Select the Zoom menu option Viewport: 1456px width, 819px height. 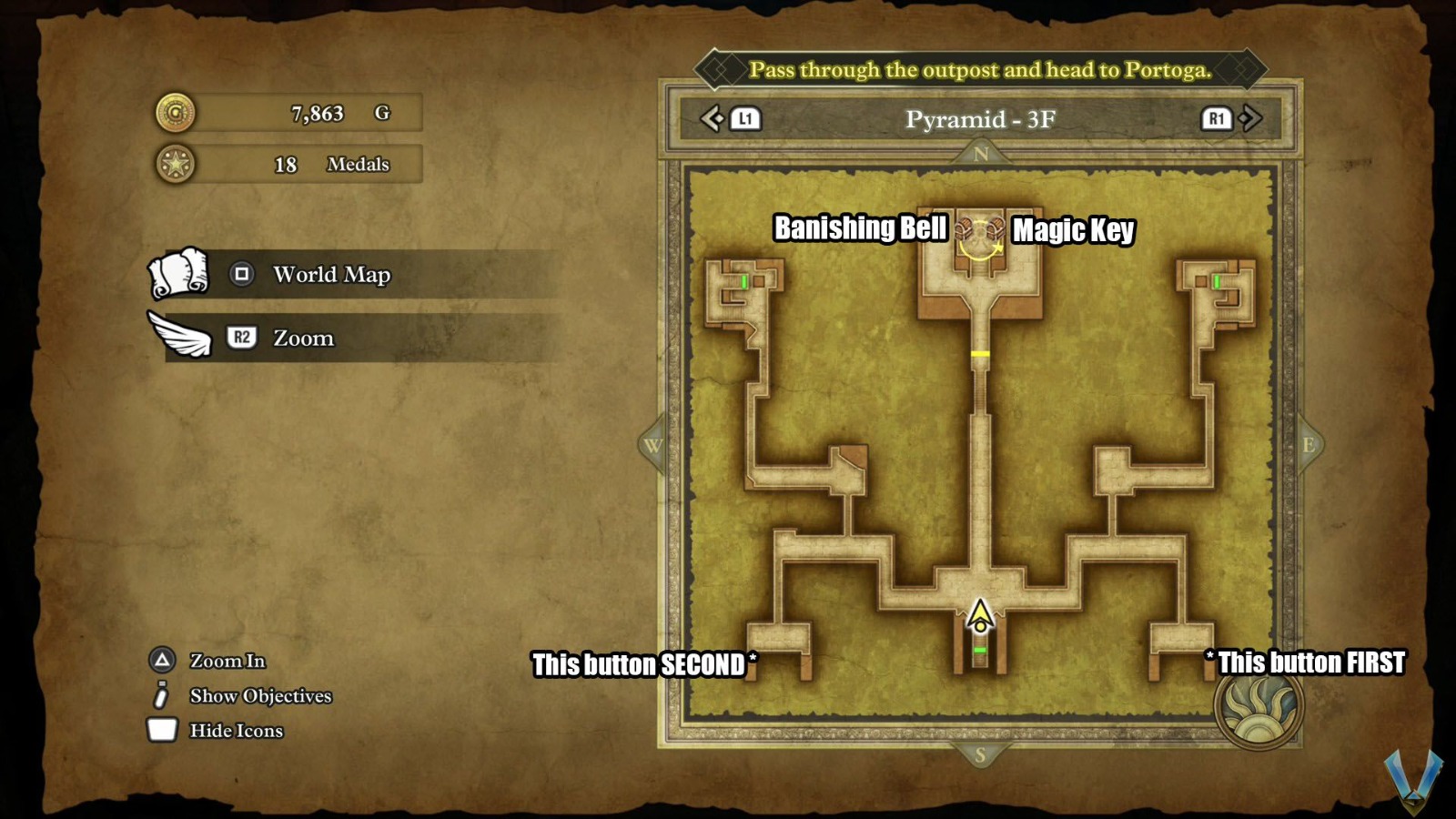point(303,338)
